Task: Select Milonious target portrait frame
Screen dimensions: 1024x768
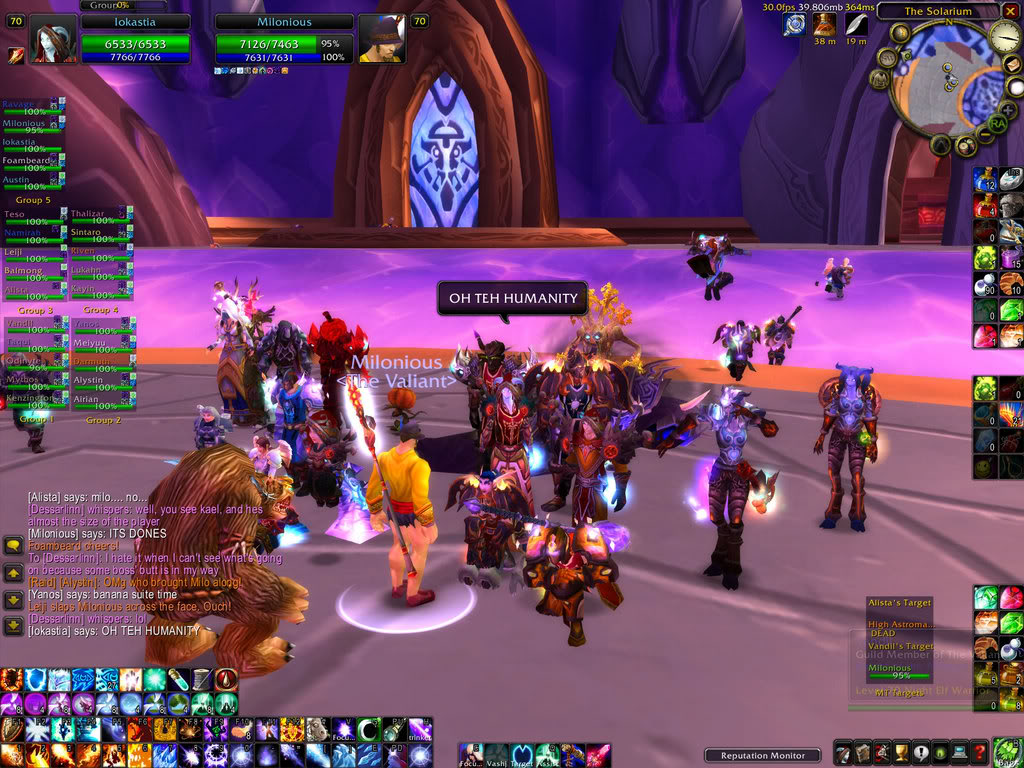Action: 382,40
